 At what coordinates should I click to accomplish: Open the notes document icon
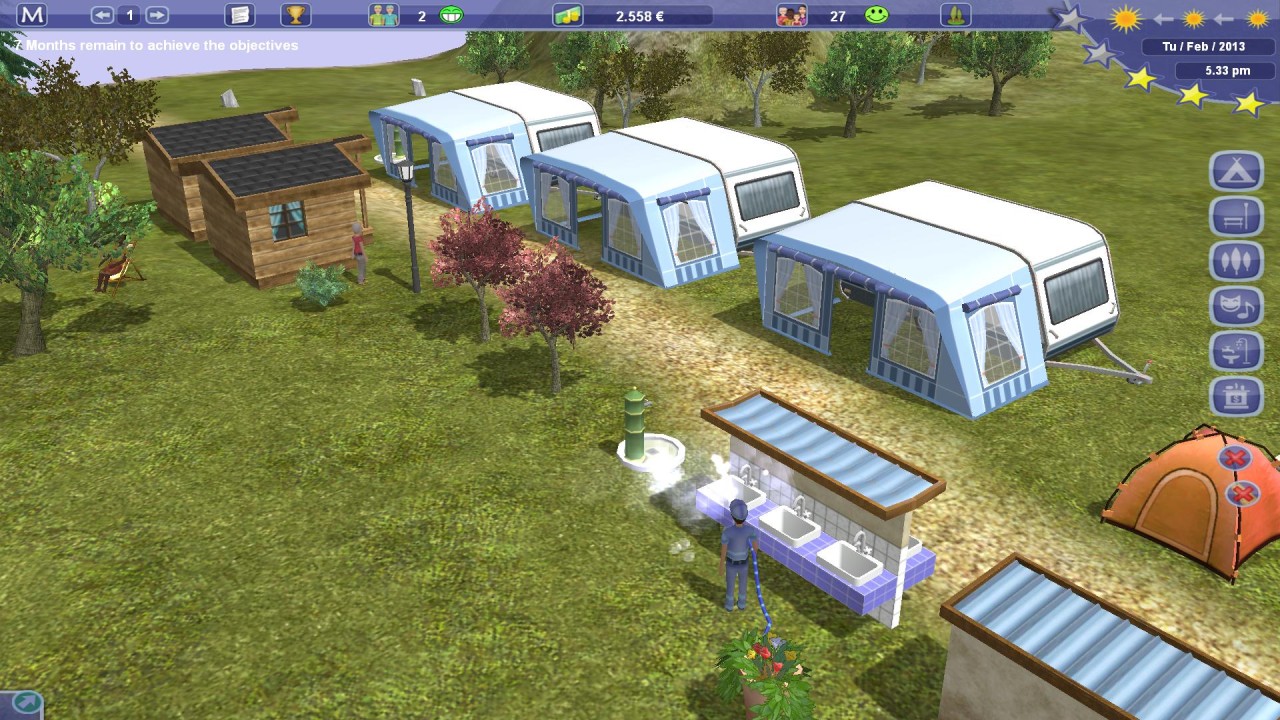(x=239, y=15)
